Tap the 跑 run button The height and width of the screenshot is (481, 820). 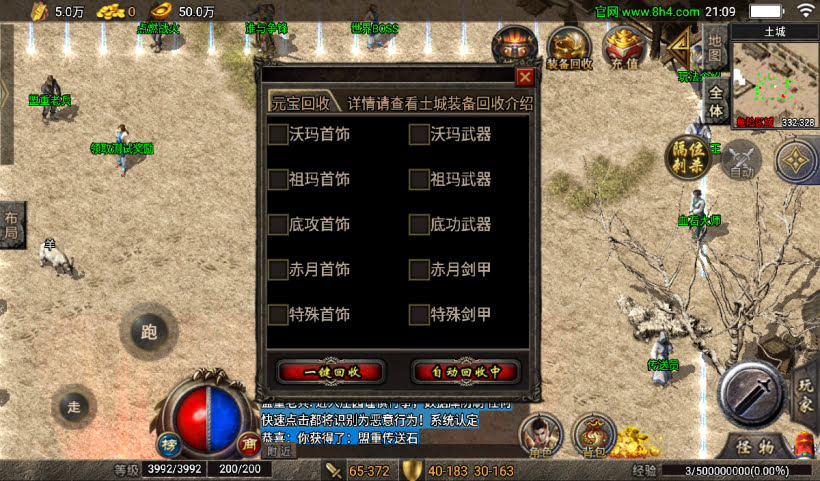150,332
